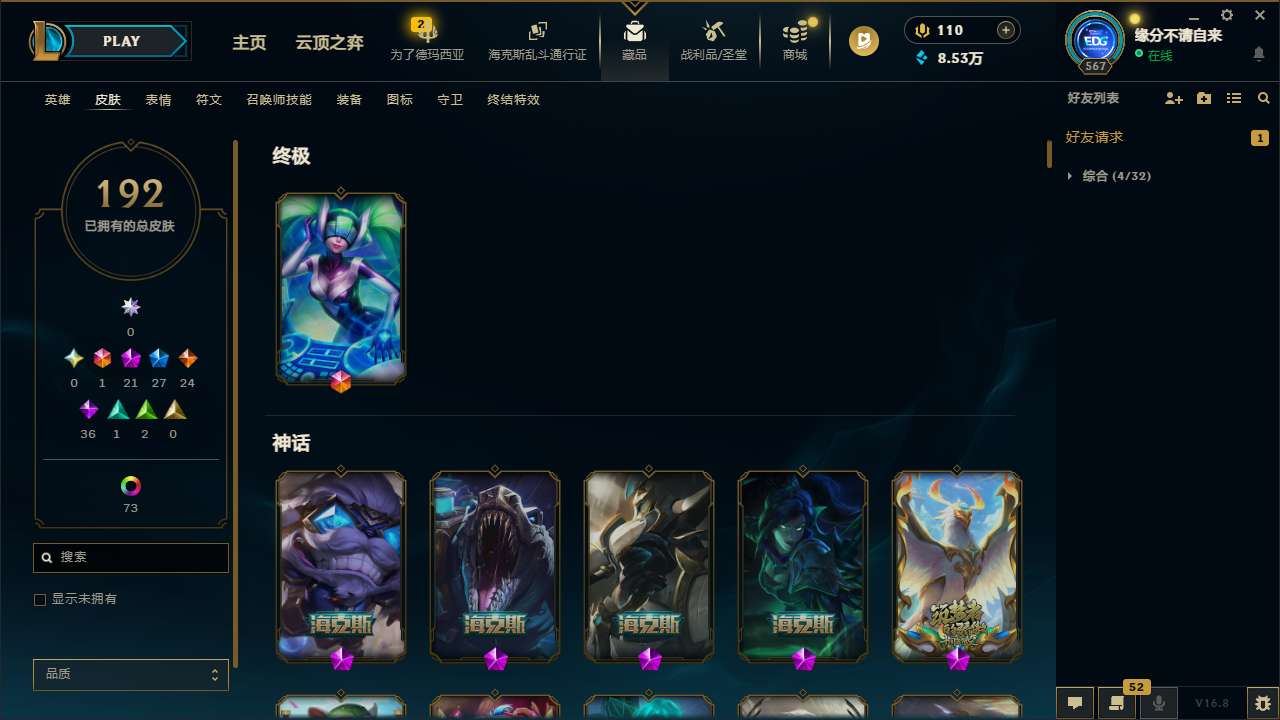Toggle the microphone icon at bottom right

(x=1158, y=702)
